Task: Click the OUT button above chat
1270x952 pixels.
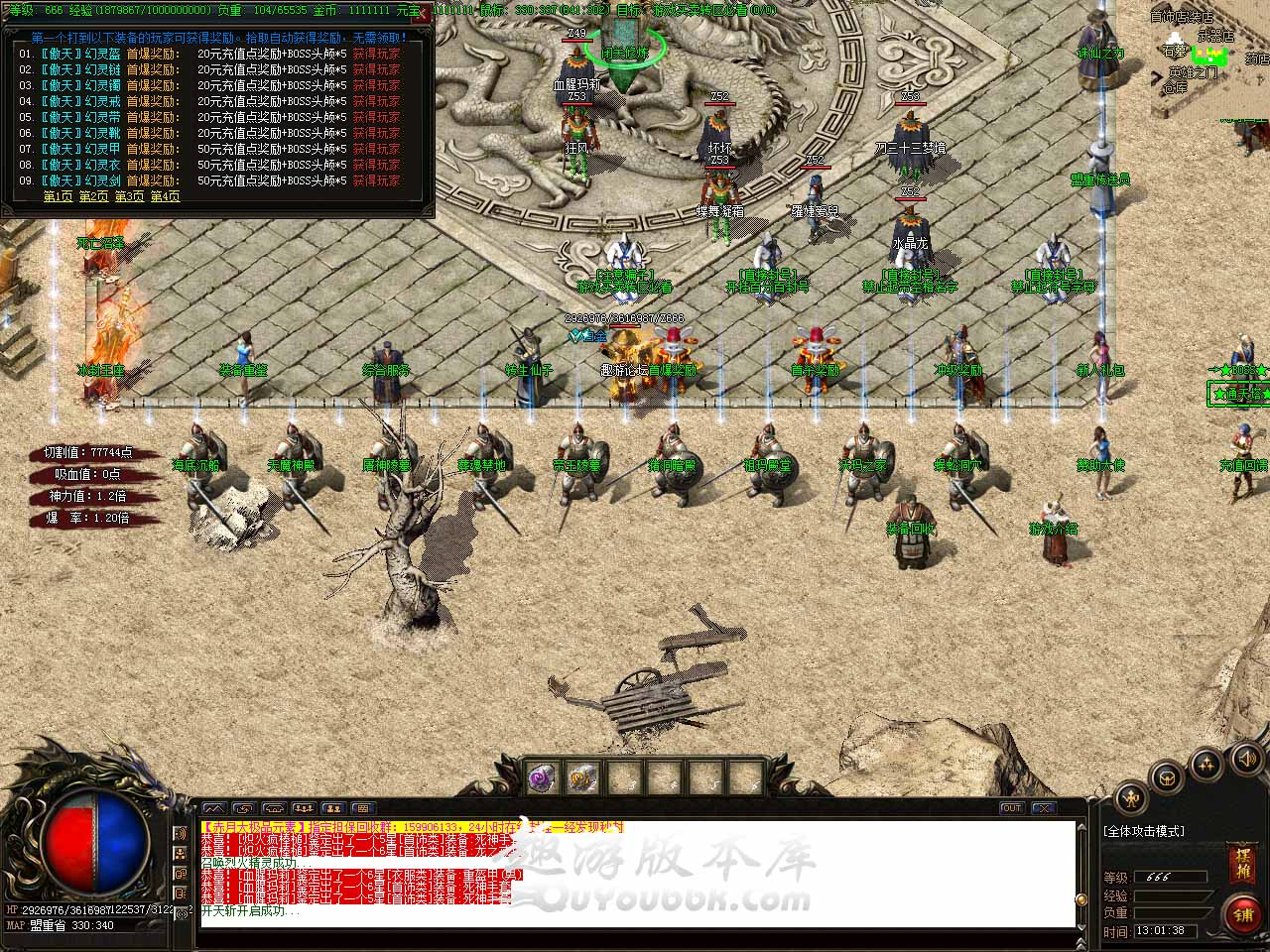Action: coord(1011,808)
